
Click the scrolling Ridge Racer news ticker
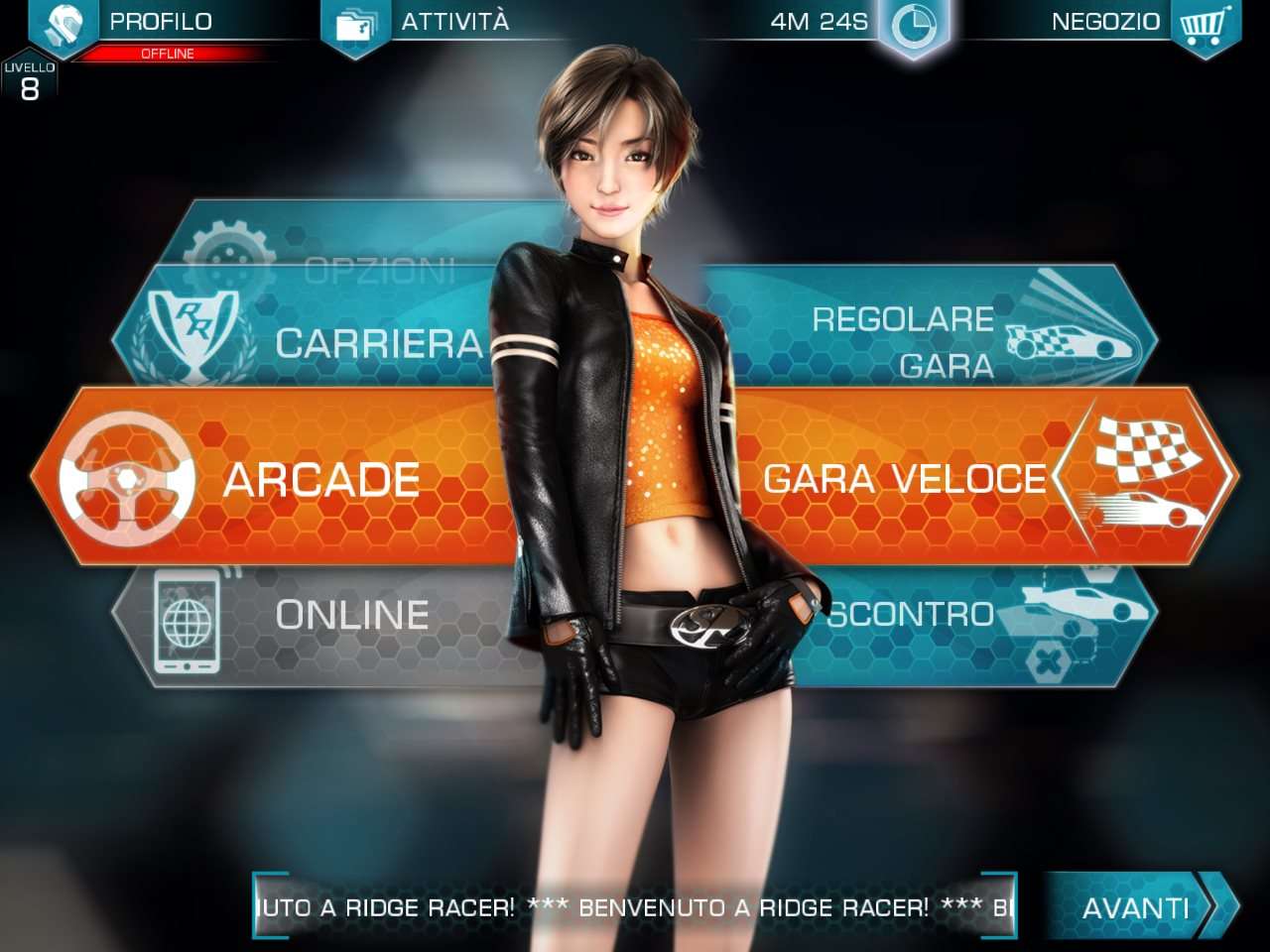635,906
